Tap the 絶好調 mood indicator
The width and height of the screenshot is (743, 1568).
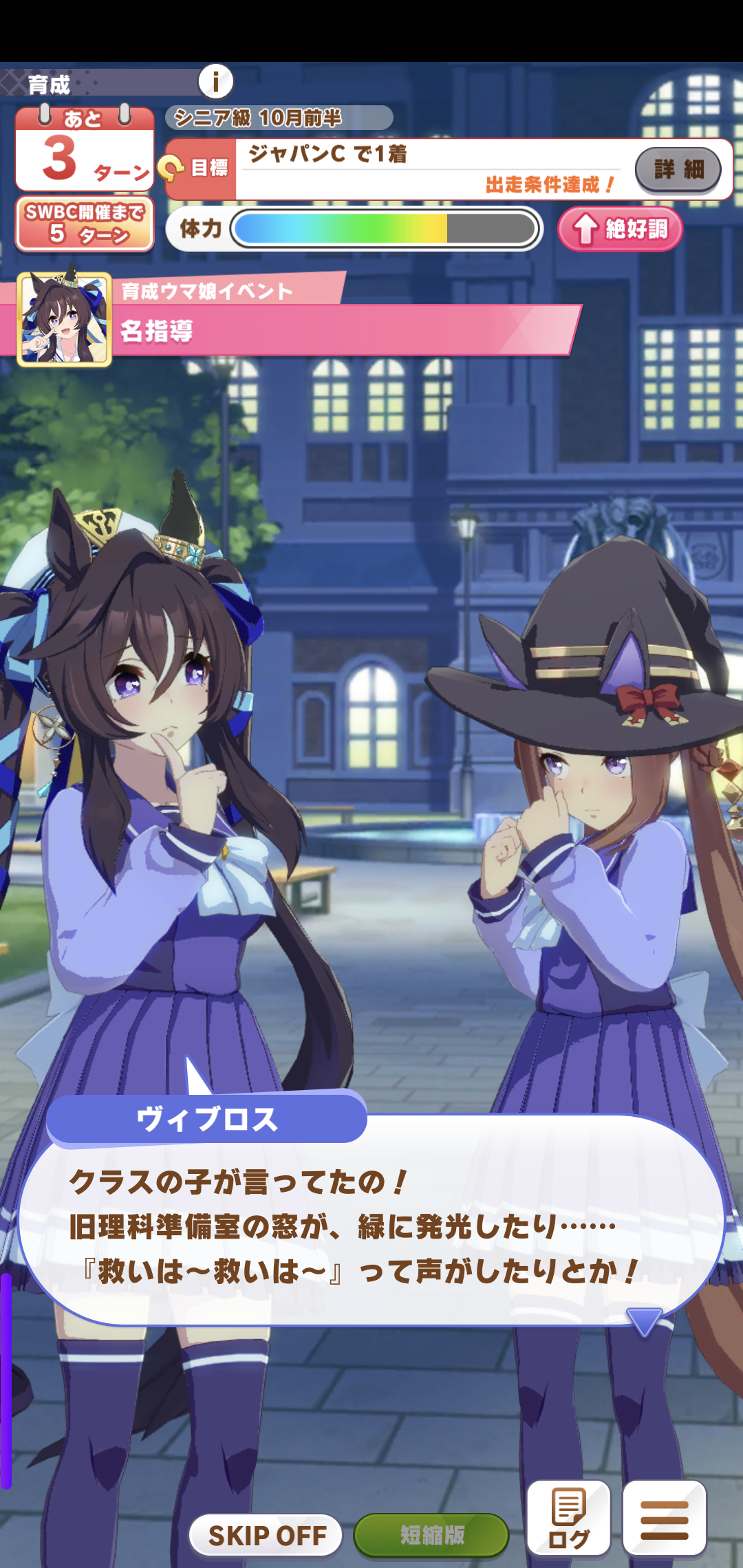(x=620, y=229)
